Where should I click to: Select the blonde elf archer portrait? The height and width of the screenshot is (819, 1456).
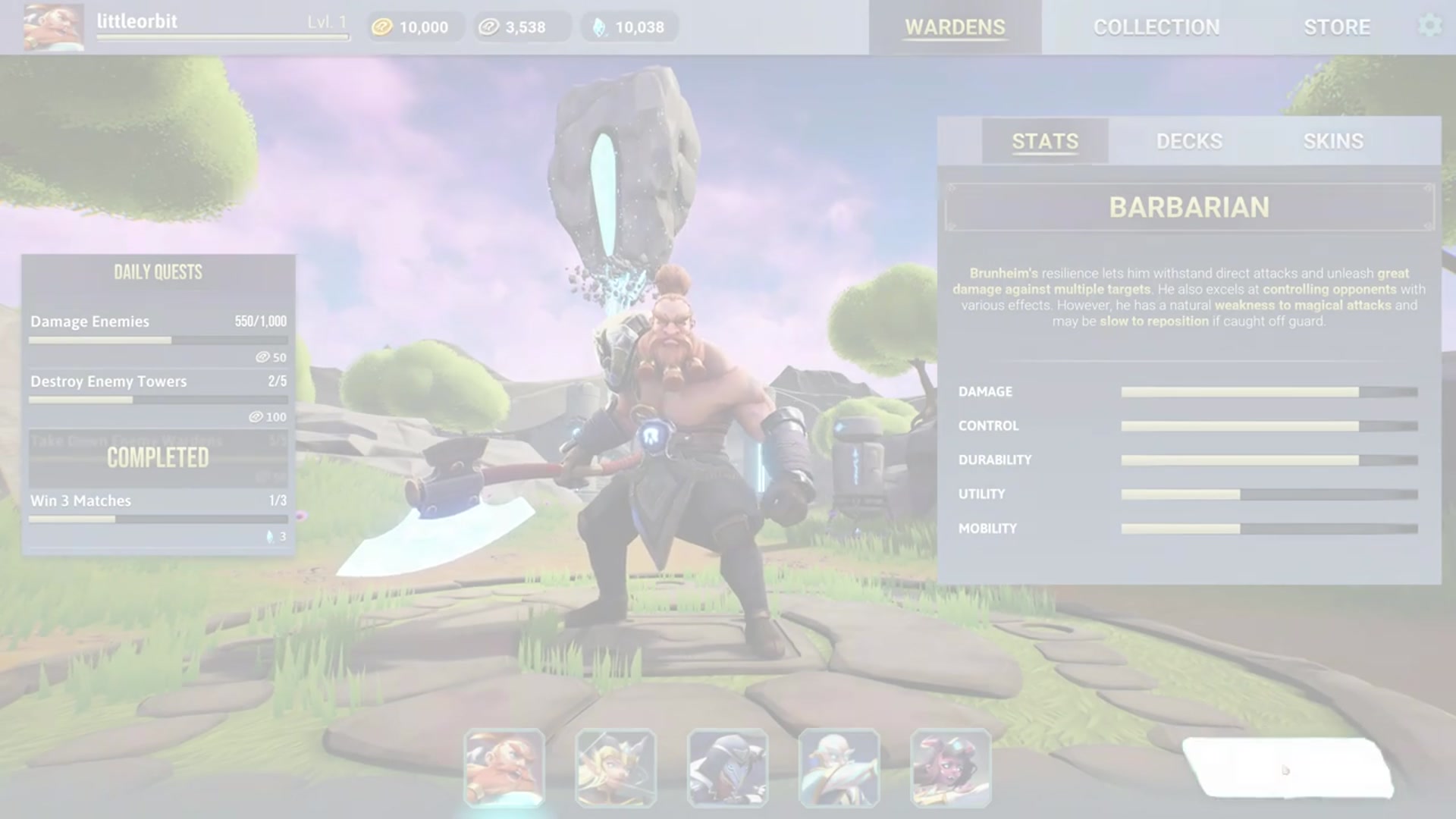[616, 767]
